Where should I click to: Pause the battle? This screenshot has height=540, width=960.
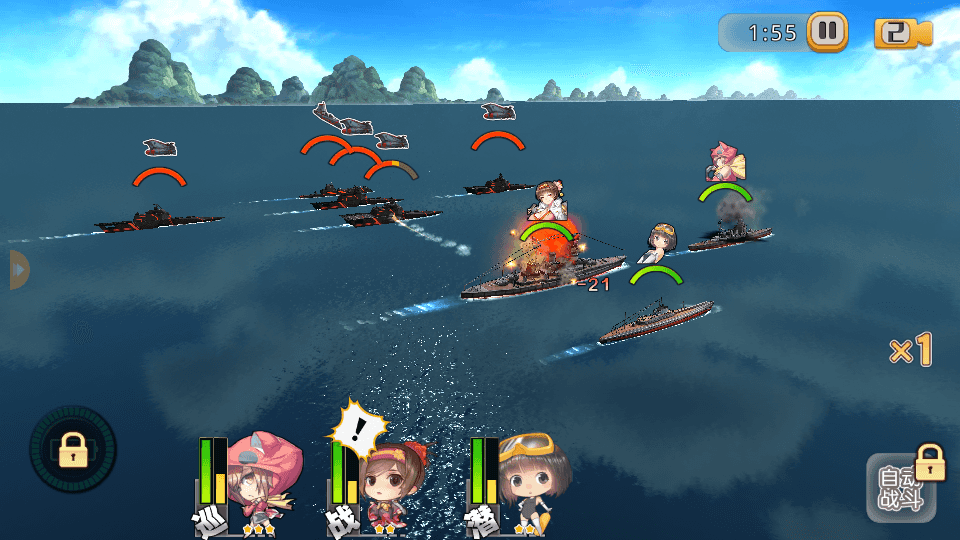pyautogui.click(x=827, y=32)
